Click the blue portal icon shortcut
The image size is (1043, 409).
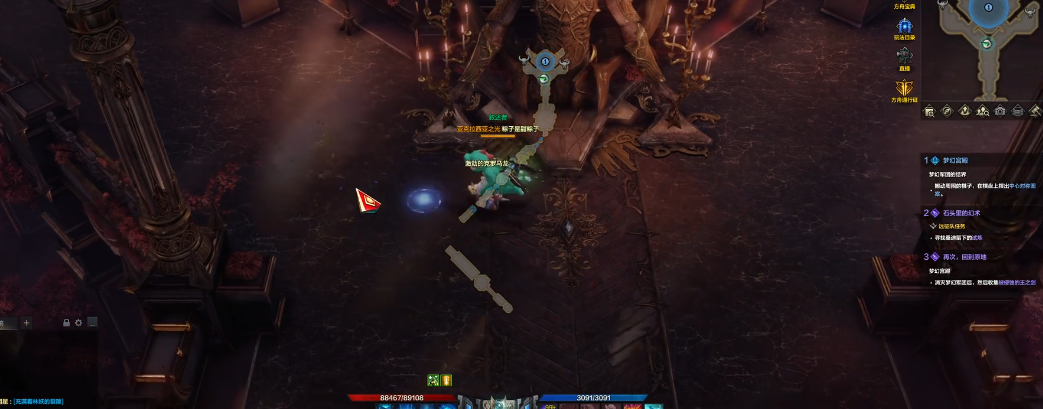tap(903, 26)
